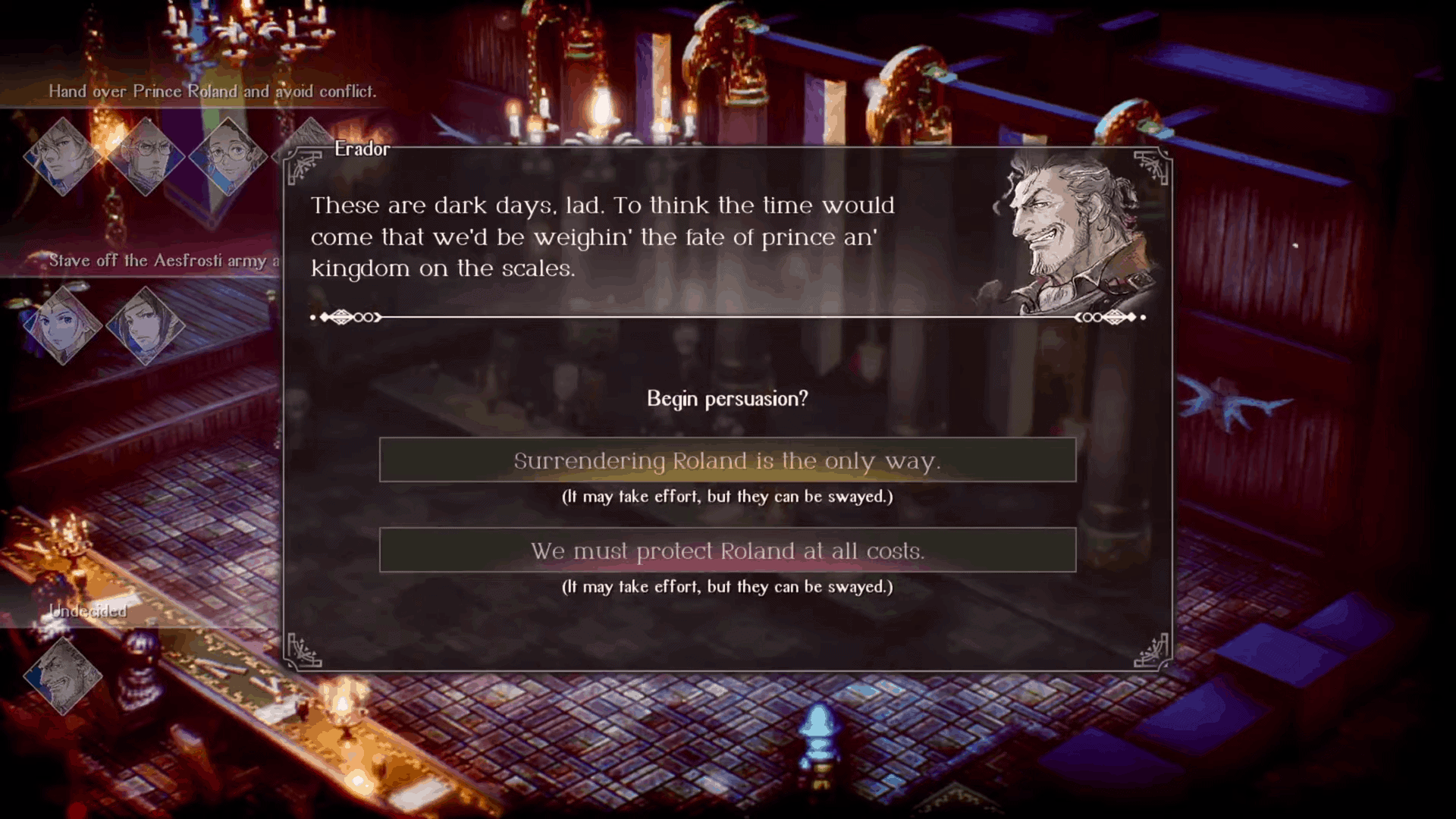Screen dimensions: 1456x819
Task: Expand the left diamond arrow divider ornament
Action: point(345,317)
